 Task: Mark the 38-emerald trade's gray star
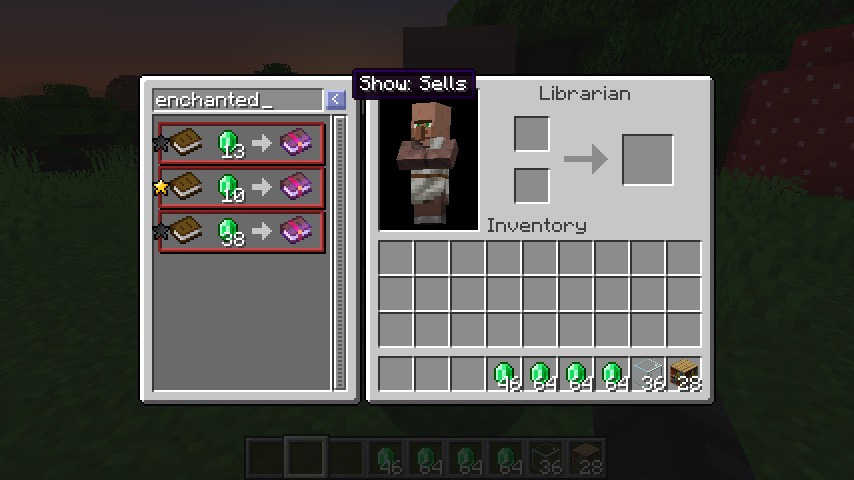[x=160, y=232]
